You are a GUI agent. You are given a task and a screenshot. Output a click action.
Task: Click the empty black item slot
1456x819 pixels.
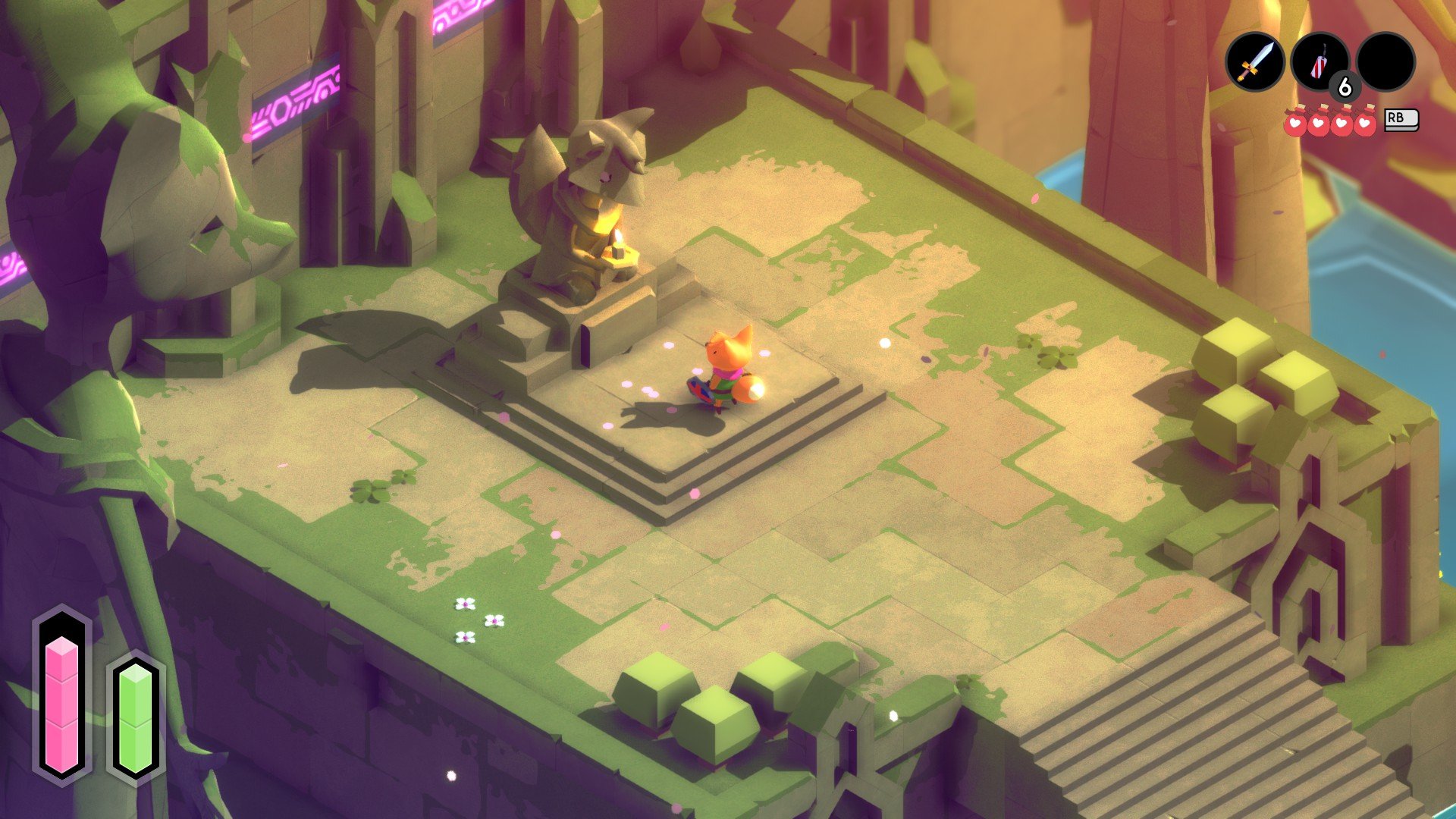point(1385,62)
